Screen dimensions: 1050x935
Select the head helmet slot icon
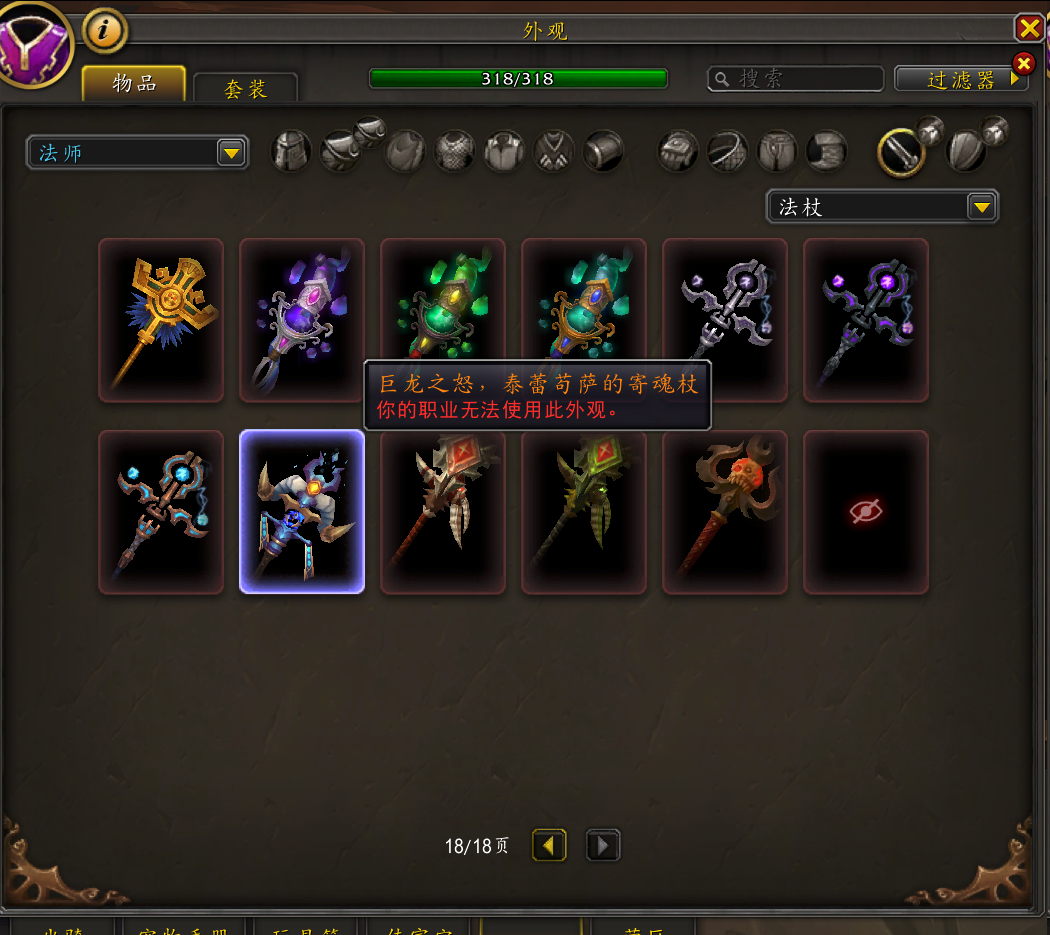pyautogui.click(x=292, y=152)
